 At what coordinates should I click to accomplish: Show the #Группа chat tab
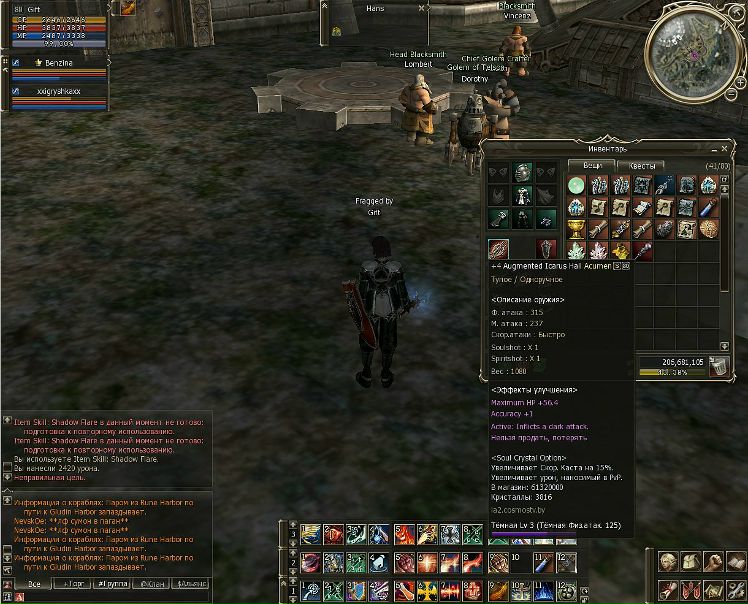point(115,582)
